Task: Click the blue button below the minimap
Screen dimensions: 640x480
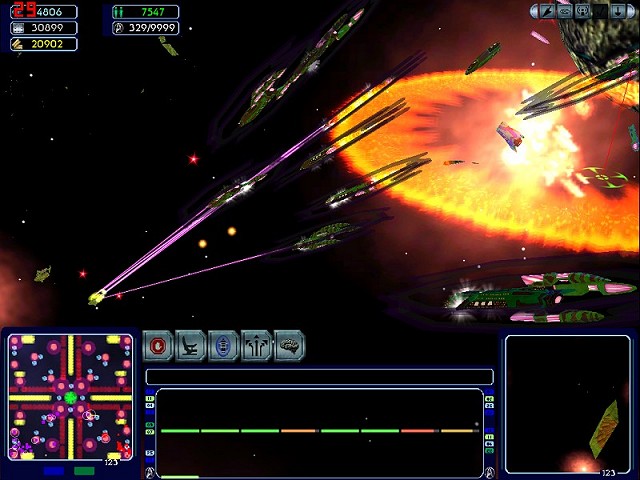Action: point(54,470)
